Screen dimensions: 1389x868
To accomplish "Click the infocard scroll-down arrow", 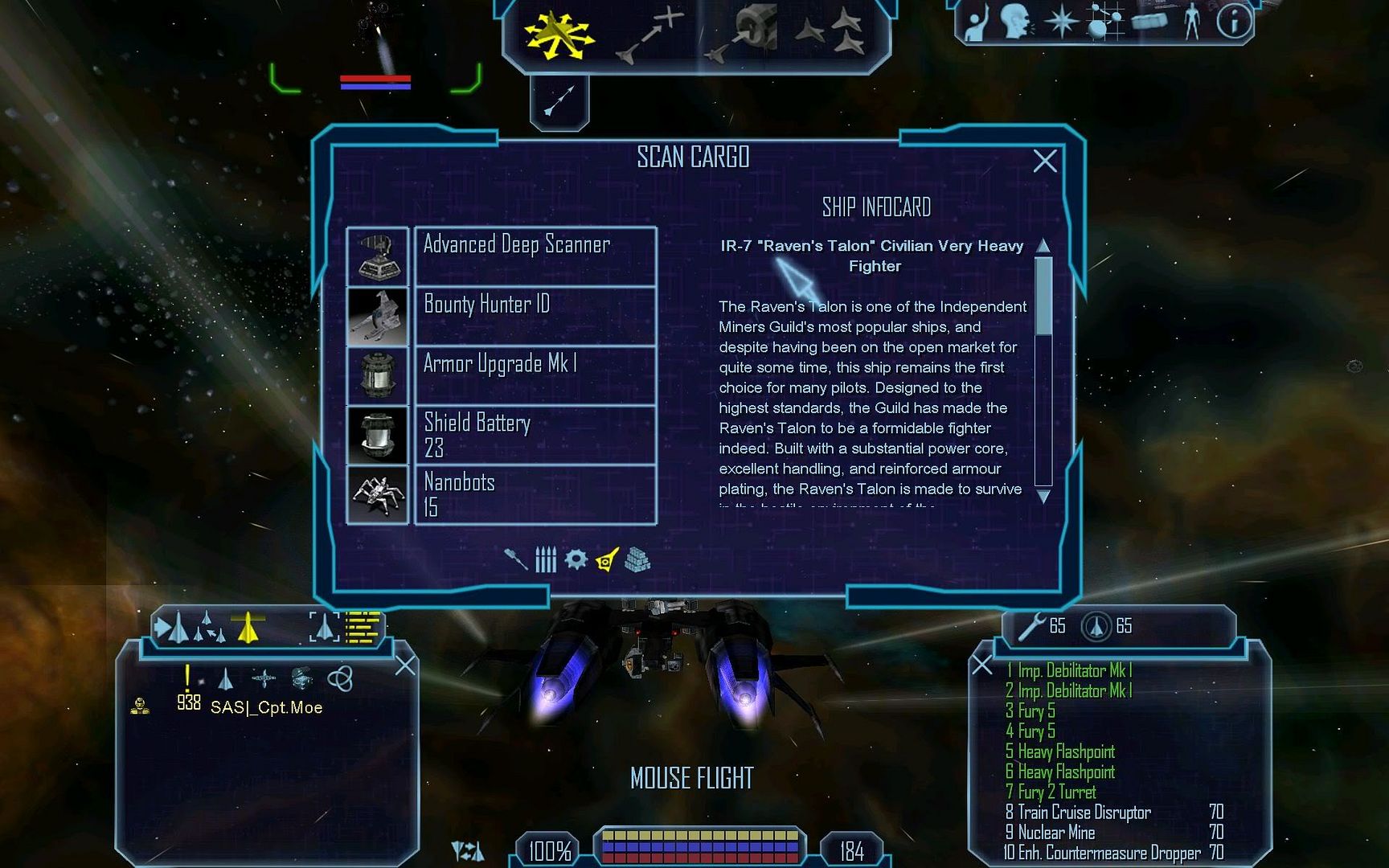I will [1043, 497].
